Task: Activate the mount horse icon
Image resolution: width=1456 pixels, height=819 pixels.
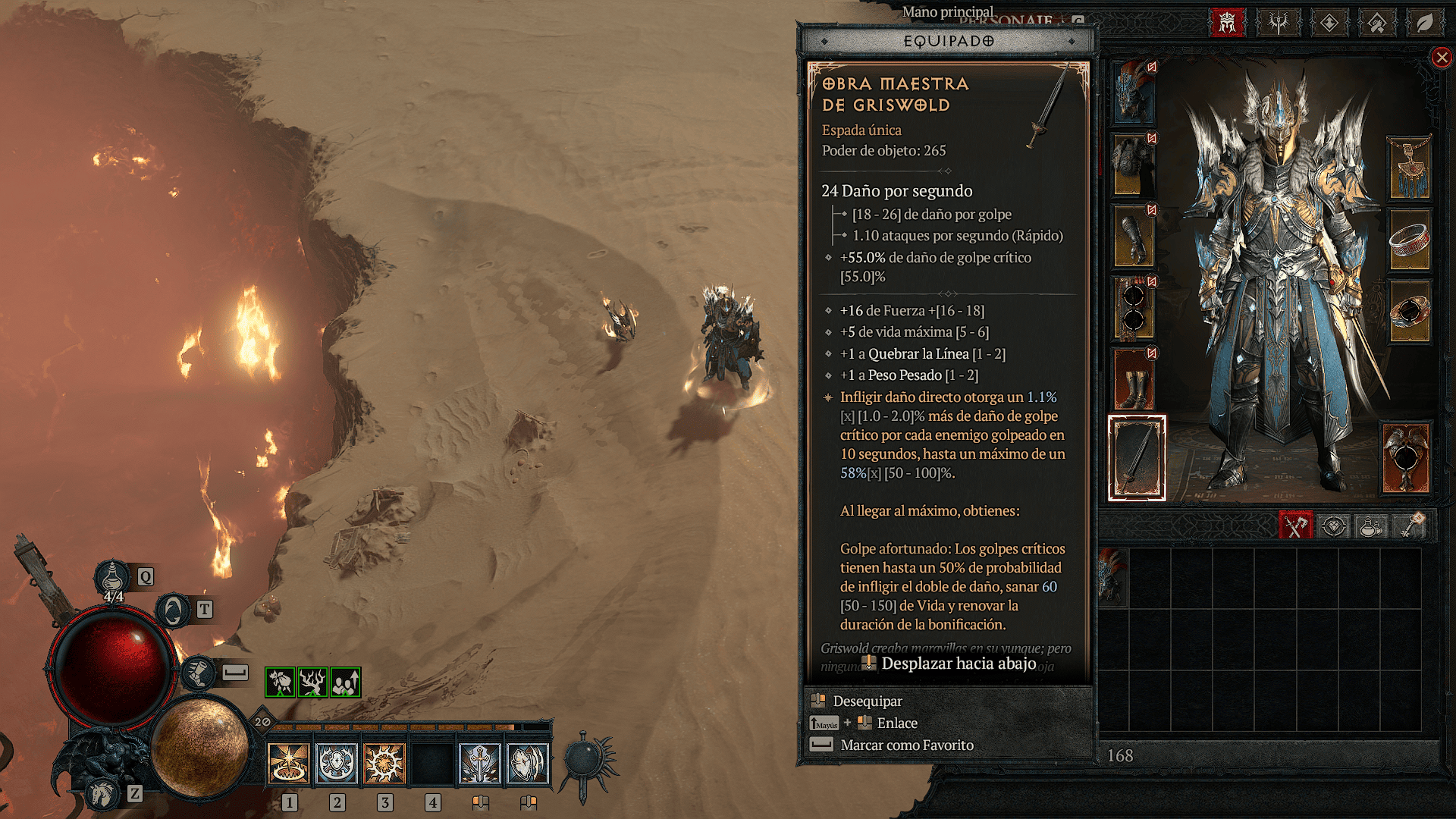Action: point(102,794)
